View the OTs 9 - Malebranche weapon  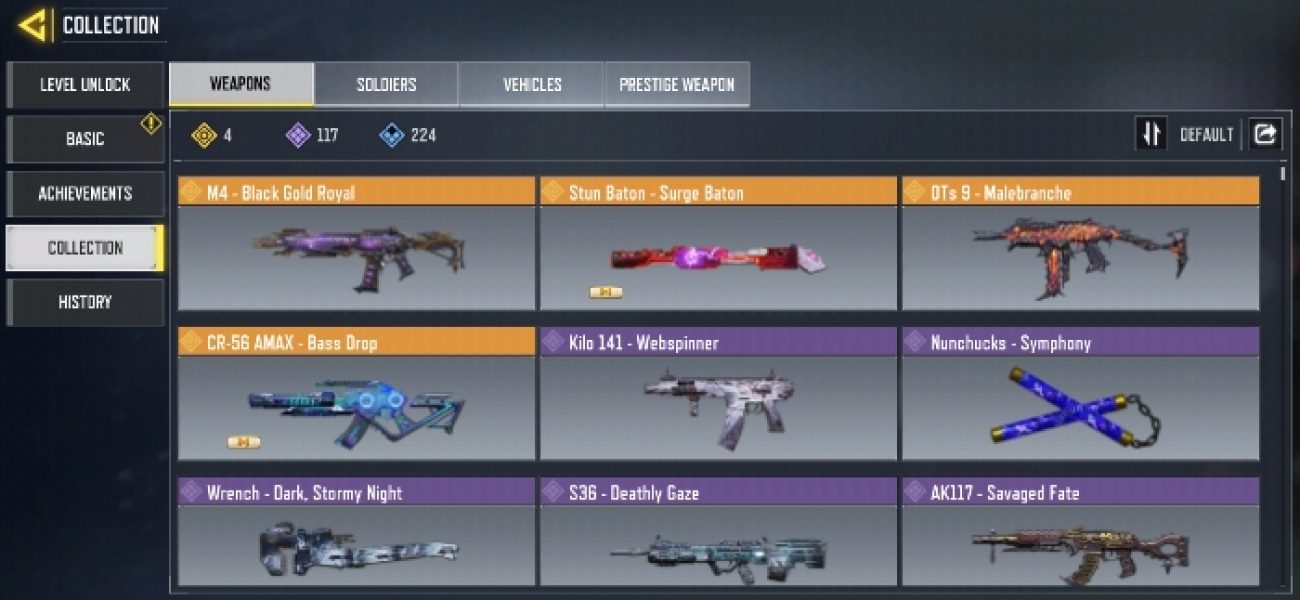point(1080,245)
